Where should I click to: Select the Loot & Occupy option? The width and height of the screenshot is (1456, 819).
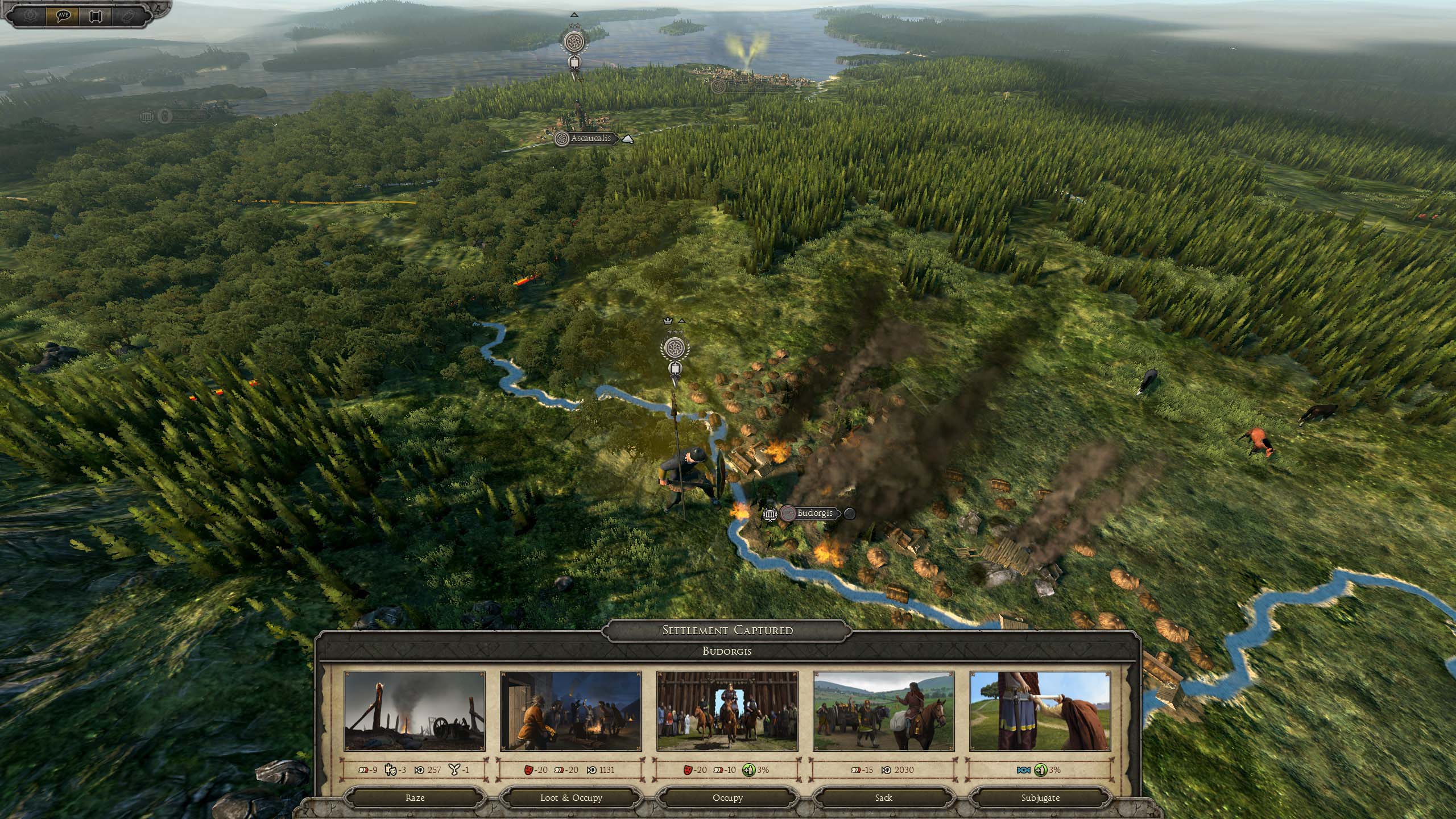coord(571,797)
